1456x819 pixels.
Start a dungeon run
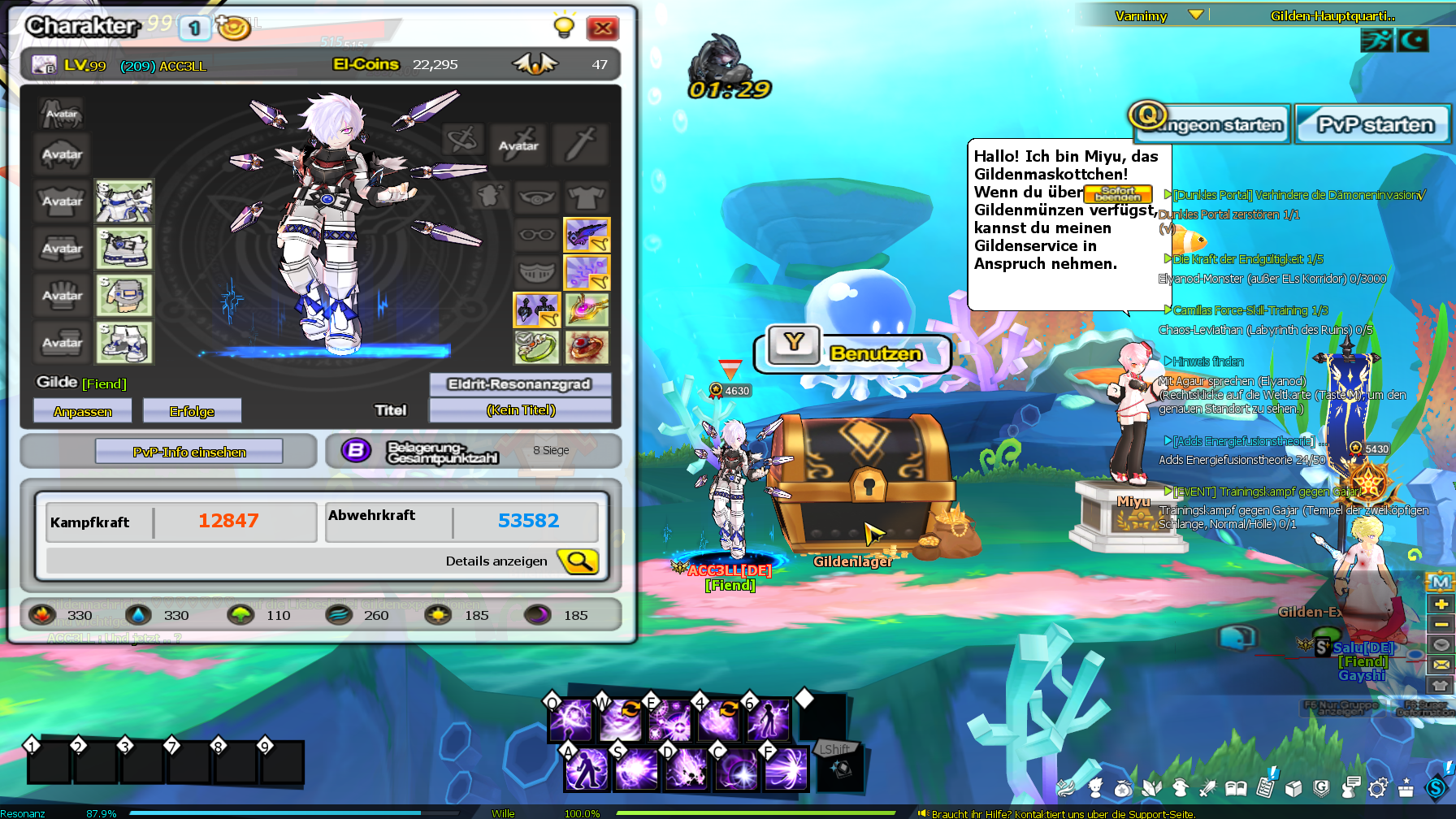click(1211, 124)
